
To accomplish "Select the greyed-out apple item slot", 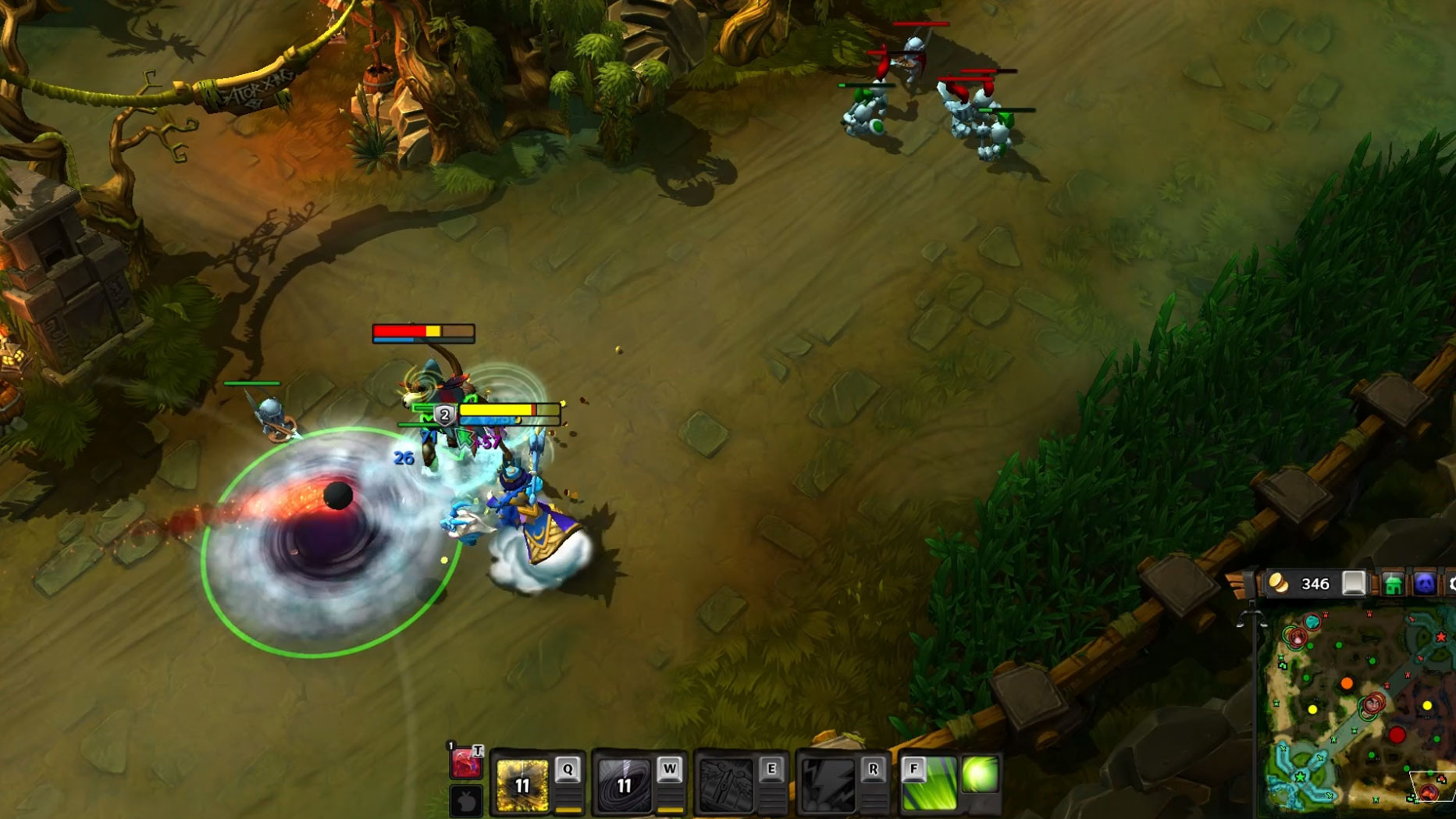I will point(466,801).
